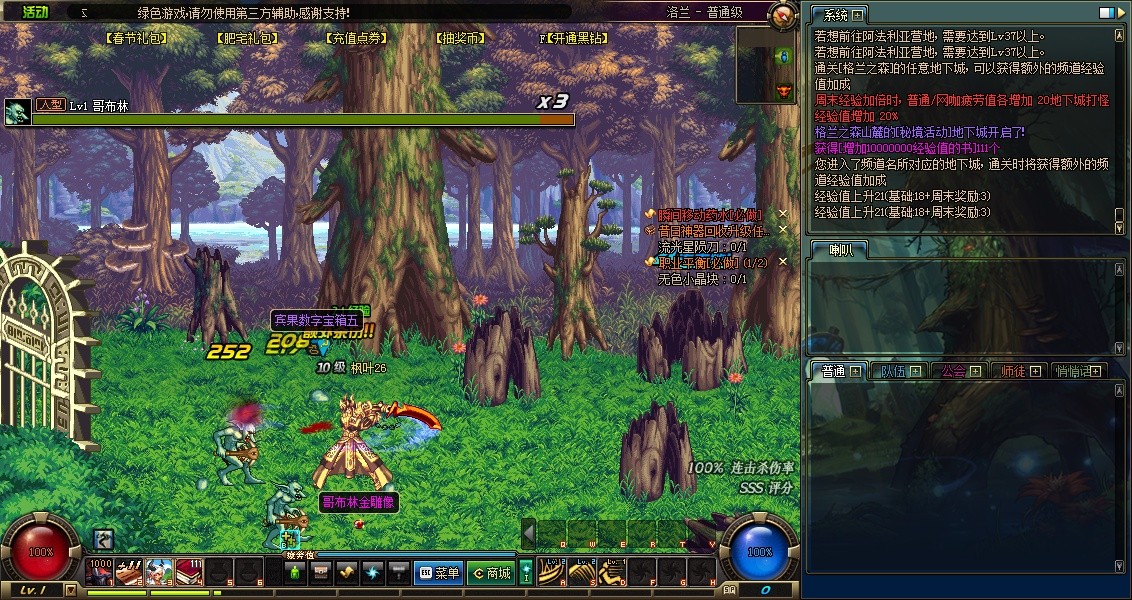Open the 喇叭 megaphone tab

(840, 249)
